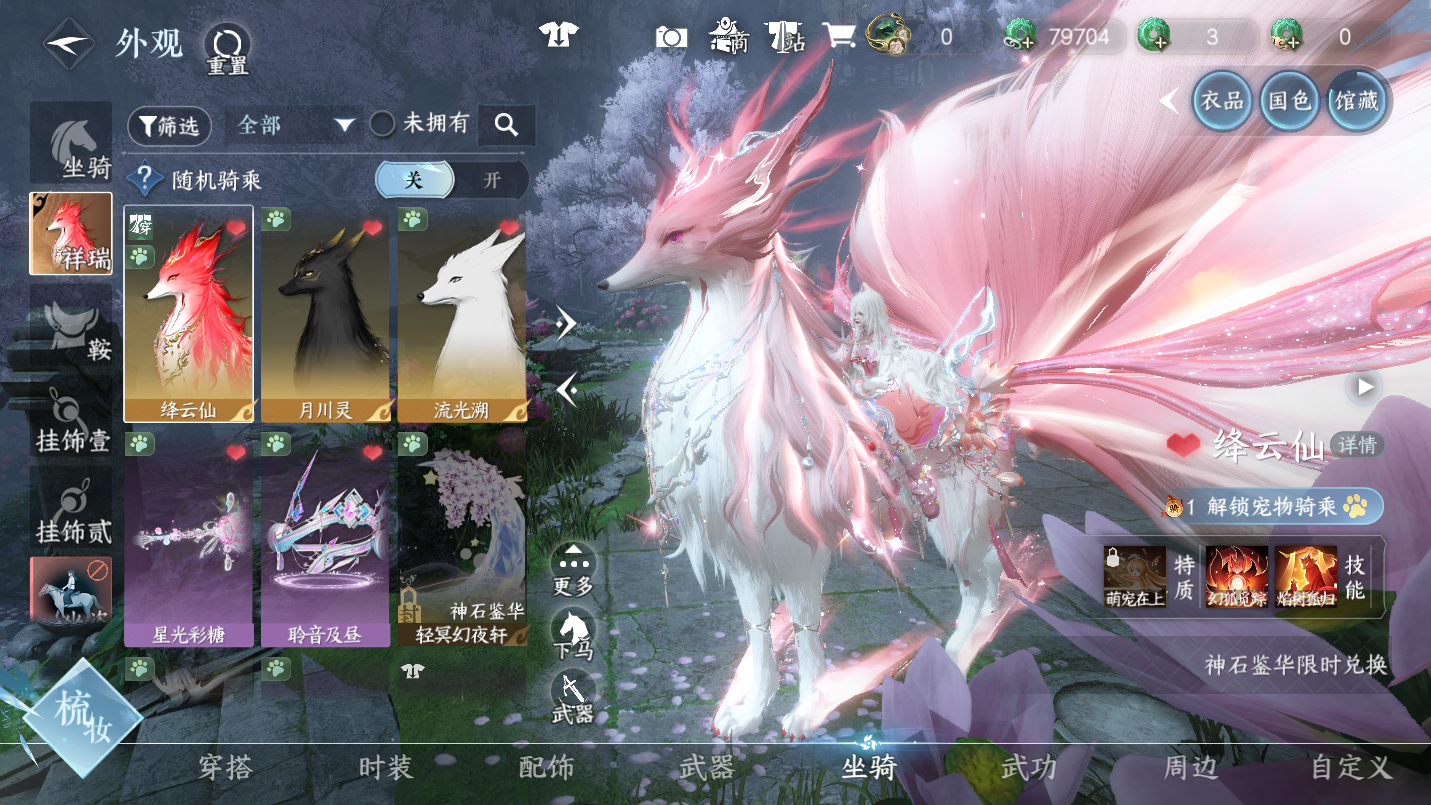Click the 下马 dismount button
Image resolution: width=1431 pixels, height=805 pixels.
point(573,633)
